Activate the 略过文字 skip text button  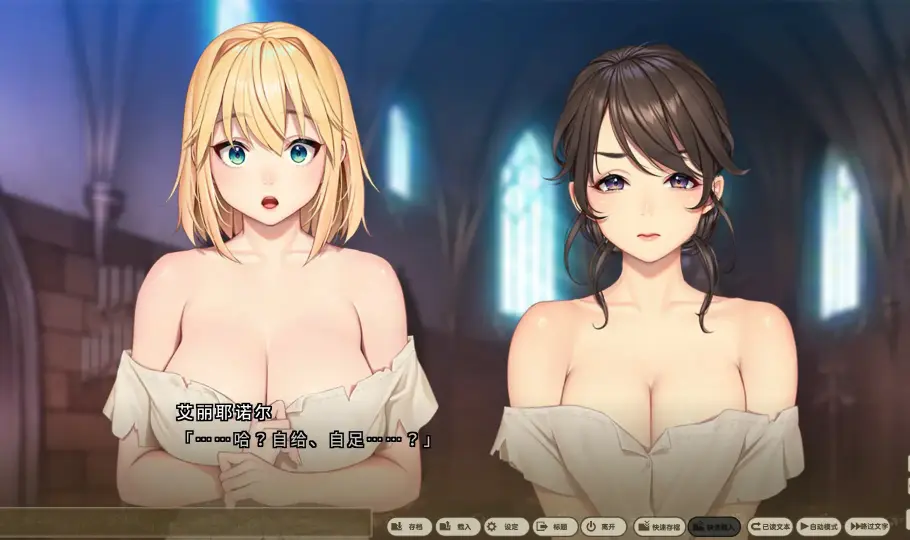(x=867, y=526)
